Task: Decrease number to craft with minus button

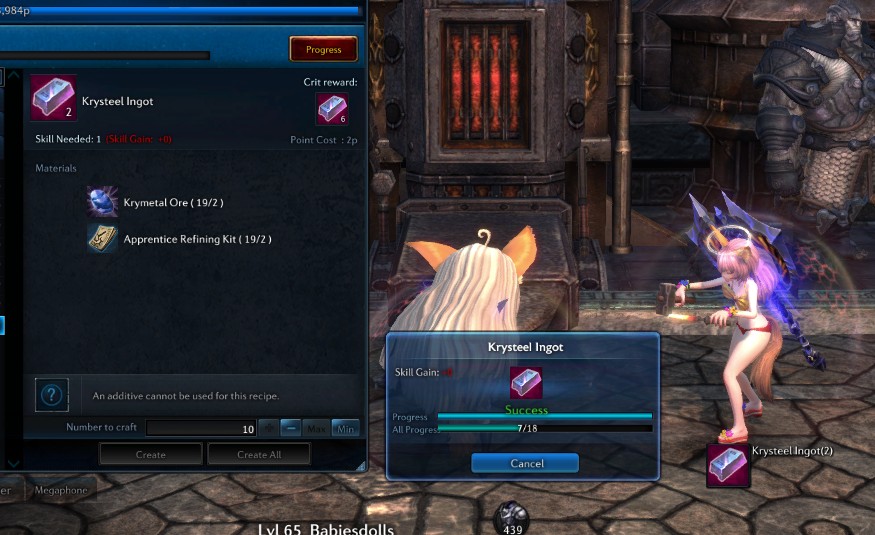Action: click(x=292, y=428)
